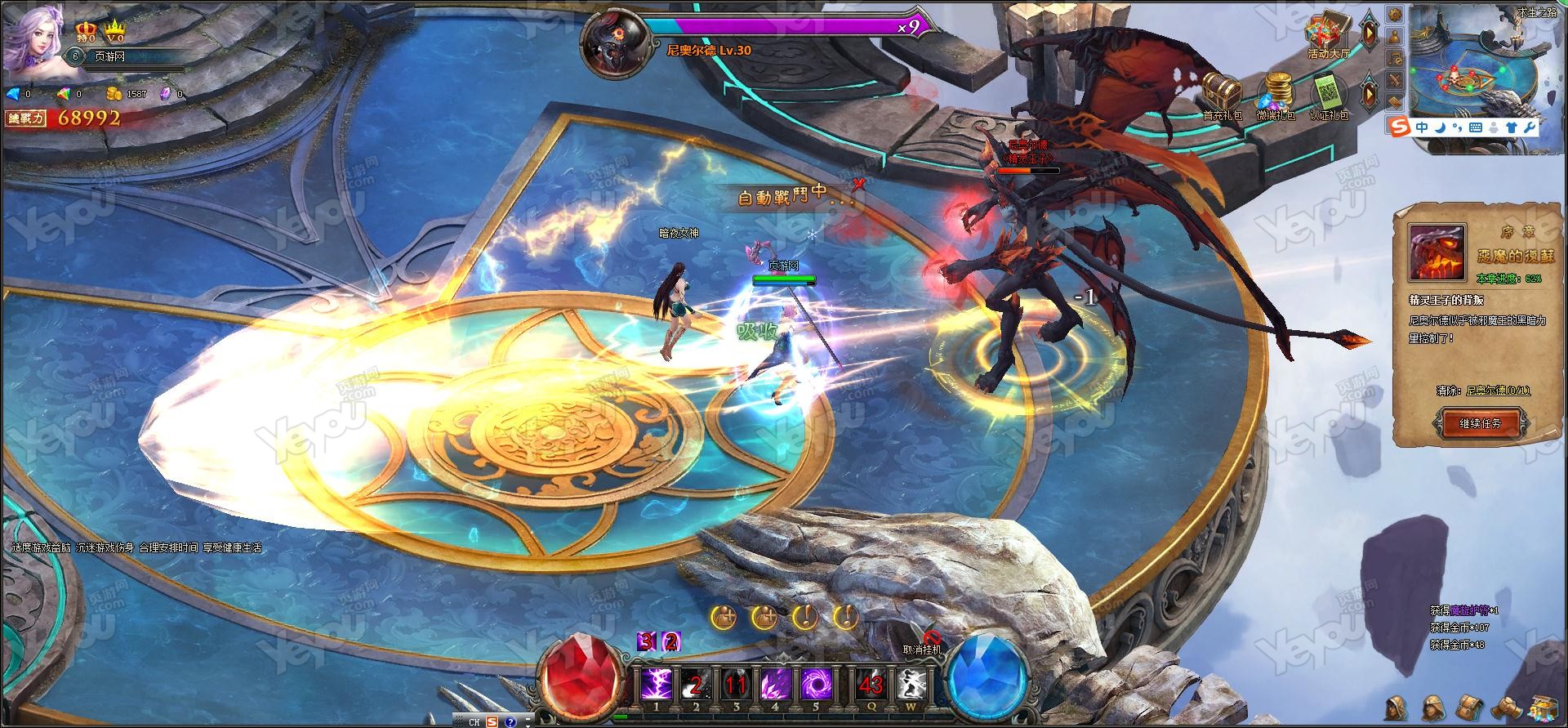The height and width of the screenshot is (728, 1568).
Task: Open the 认证礼包 QR phone gift pack
Action: click(x=1328, y=91)
